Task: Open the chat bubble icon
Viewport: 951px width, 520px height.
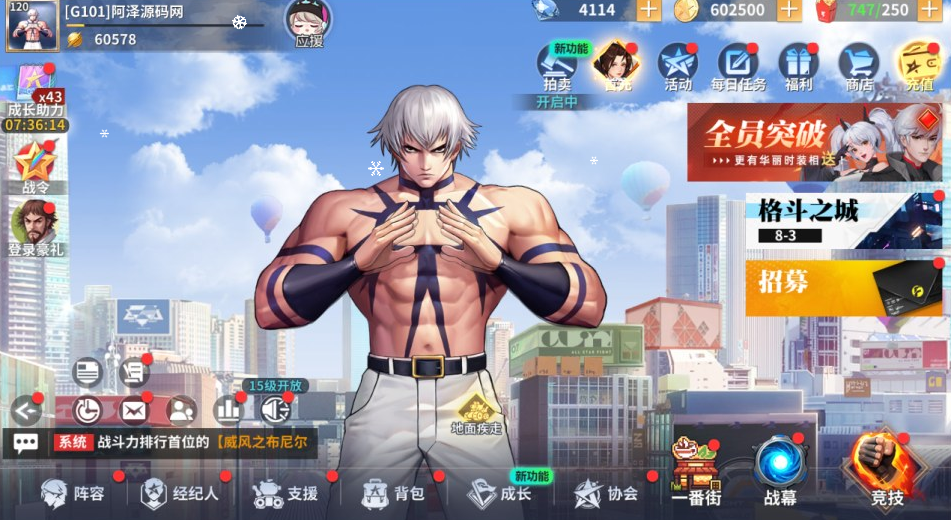Action: tap(26, 443)
